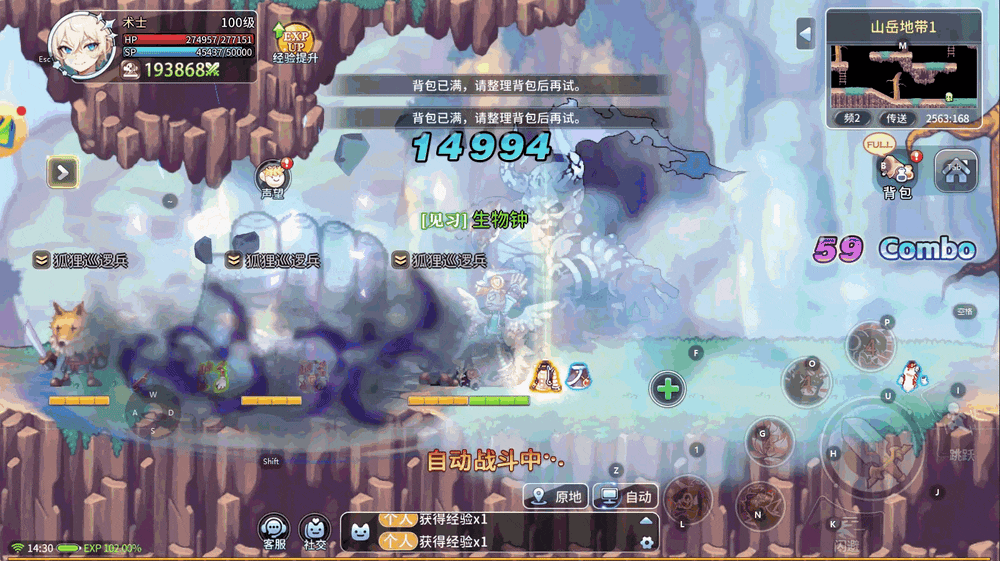
Task: Open the 背包 backpack icon
Action: [896, 172]
